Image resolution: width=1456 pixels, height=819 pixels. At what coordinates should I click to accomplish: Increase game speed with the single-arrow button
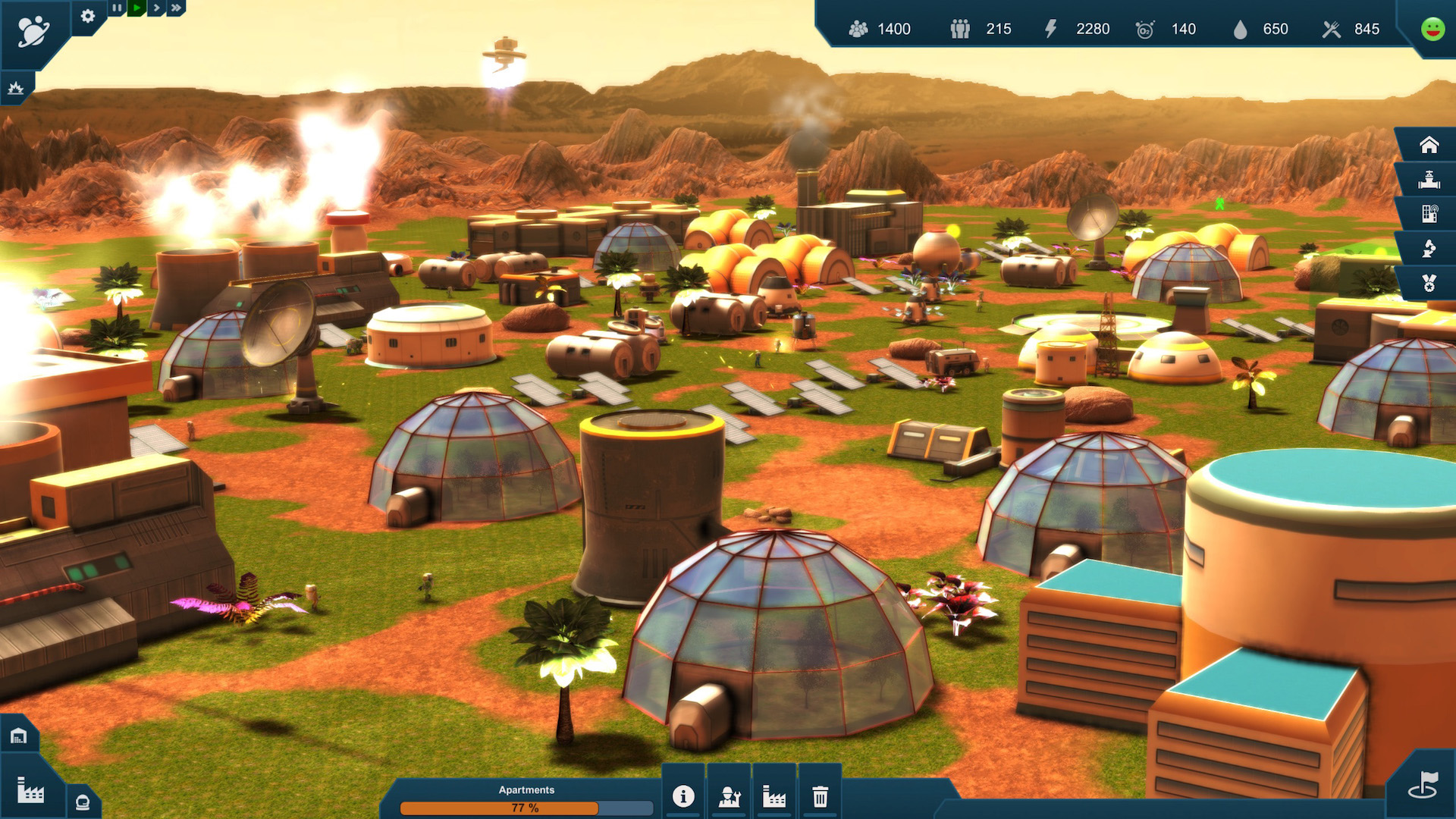[x=155, y=8]
